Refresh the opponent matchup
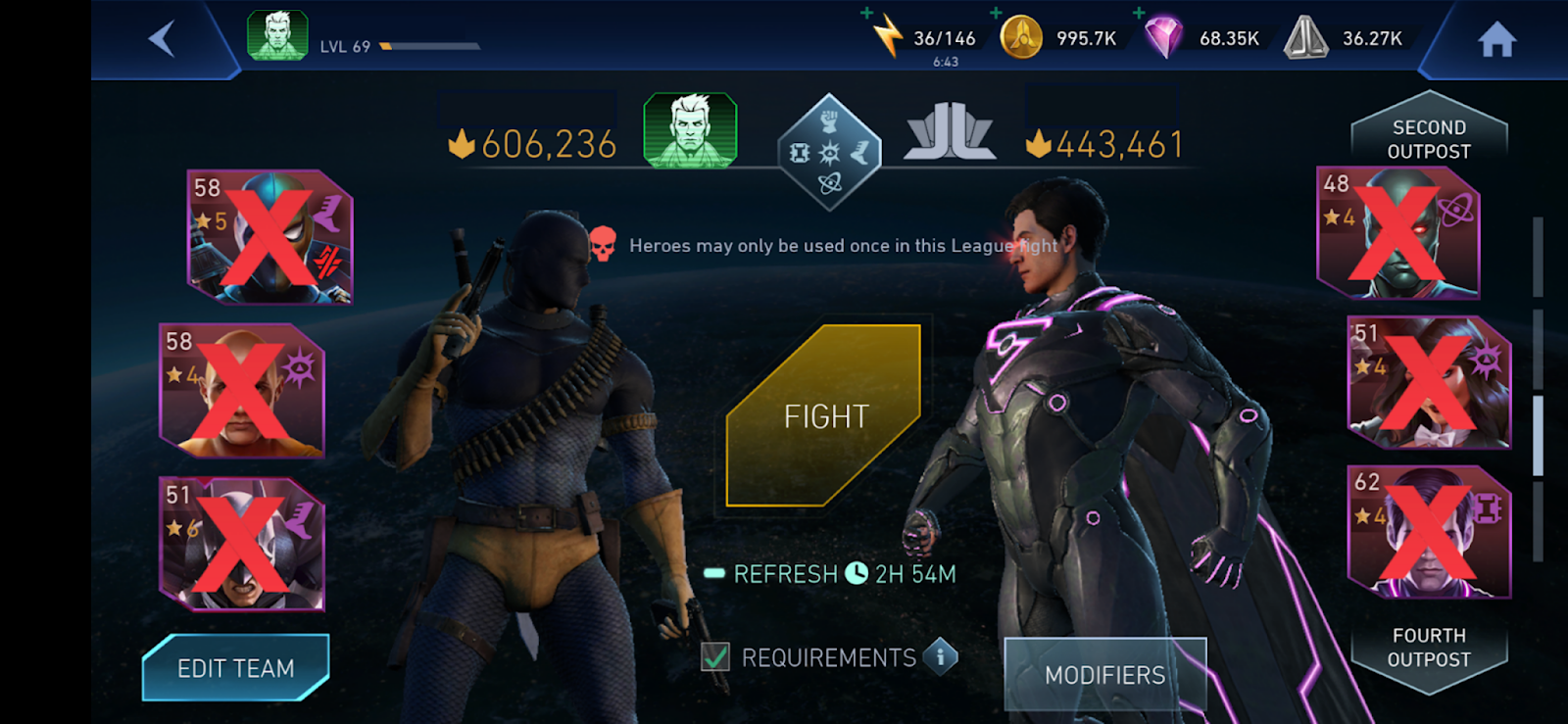This screenshot has height=724, width=1568. [x=830, y=574]
